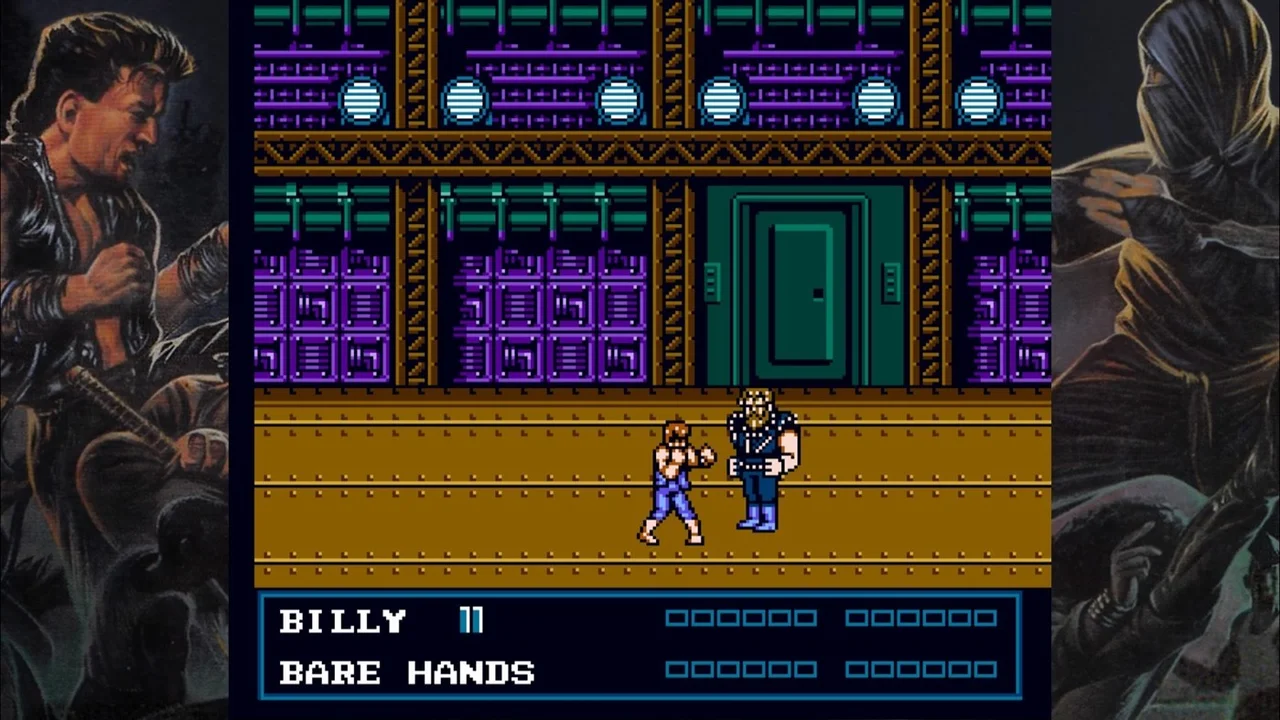Click the empty health bar segments on the top row
Screen dimensions: 1280x720
(x=740, y=620)
